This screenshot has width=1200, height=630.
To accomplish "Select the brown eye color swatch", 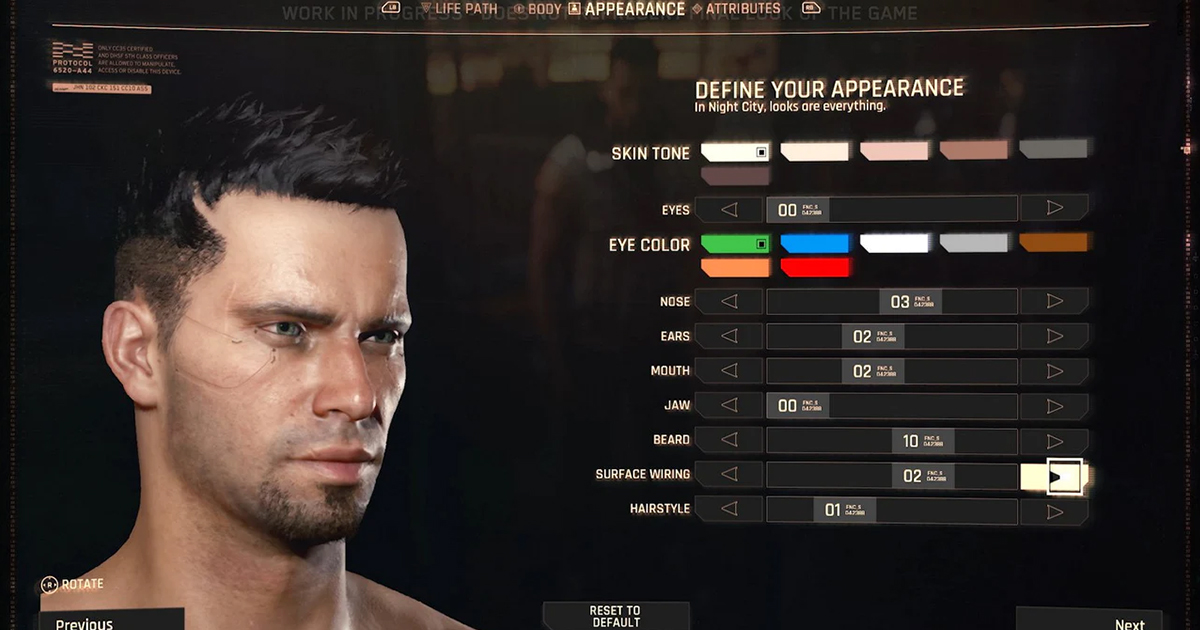I will [x=1053, y=243].
